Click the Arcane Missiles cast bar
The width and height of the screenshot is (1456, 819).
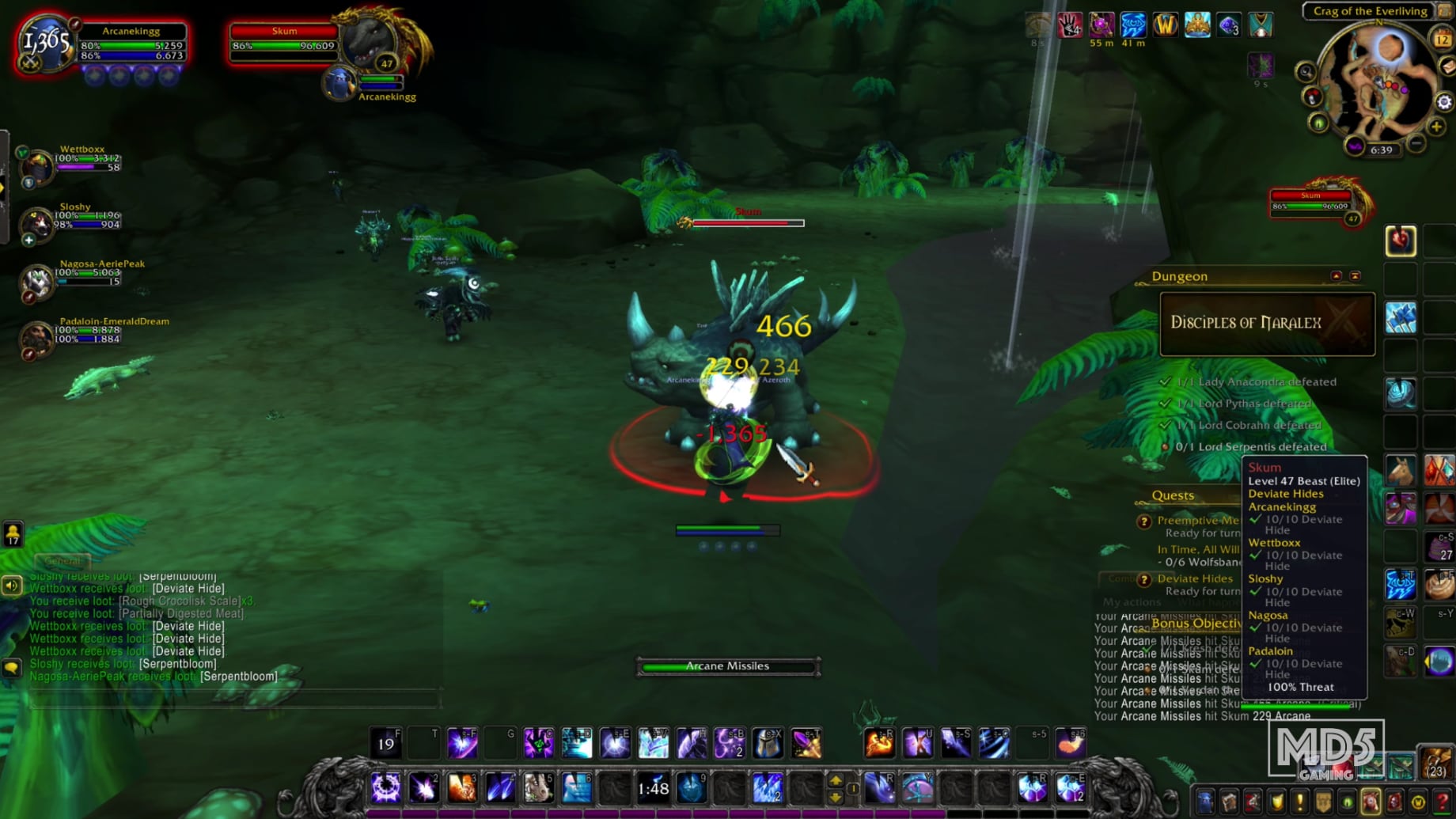(x=726, y=665)
